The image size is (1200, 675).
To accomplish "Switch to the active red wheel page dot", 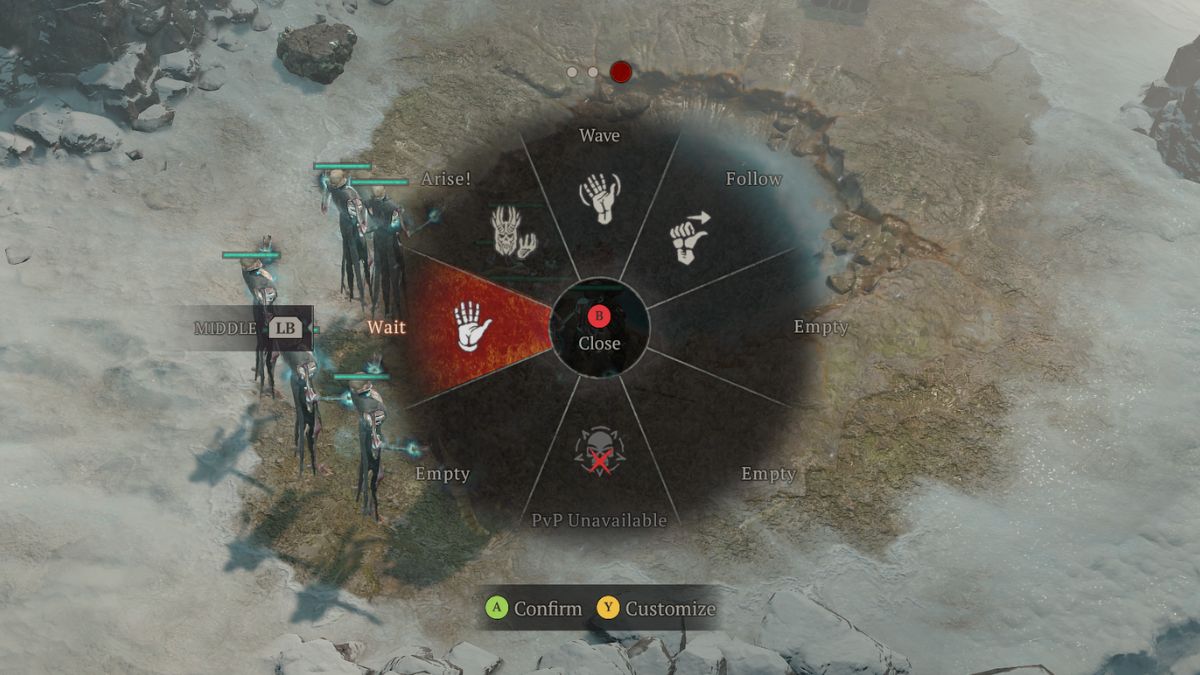I will click(621, 72).
